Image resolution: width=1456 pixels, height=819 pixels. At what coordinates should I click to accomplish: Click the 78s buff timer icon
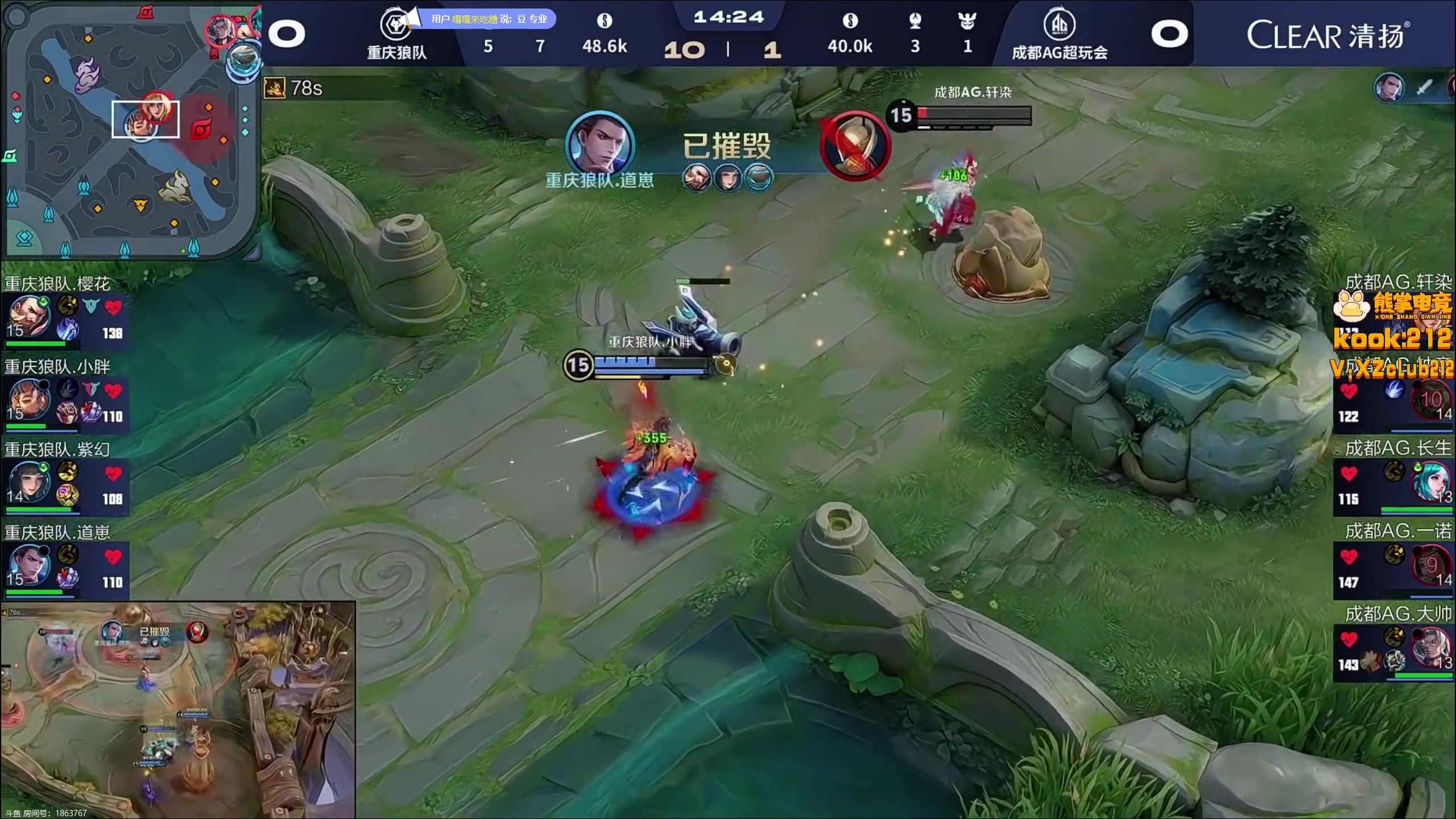(274, 88)
